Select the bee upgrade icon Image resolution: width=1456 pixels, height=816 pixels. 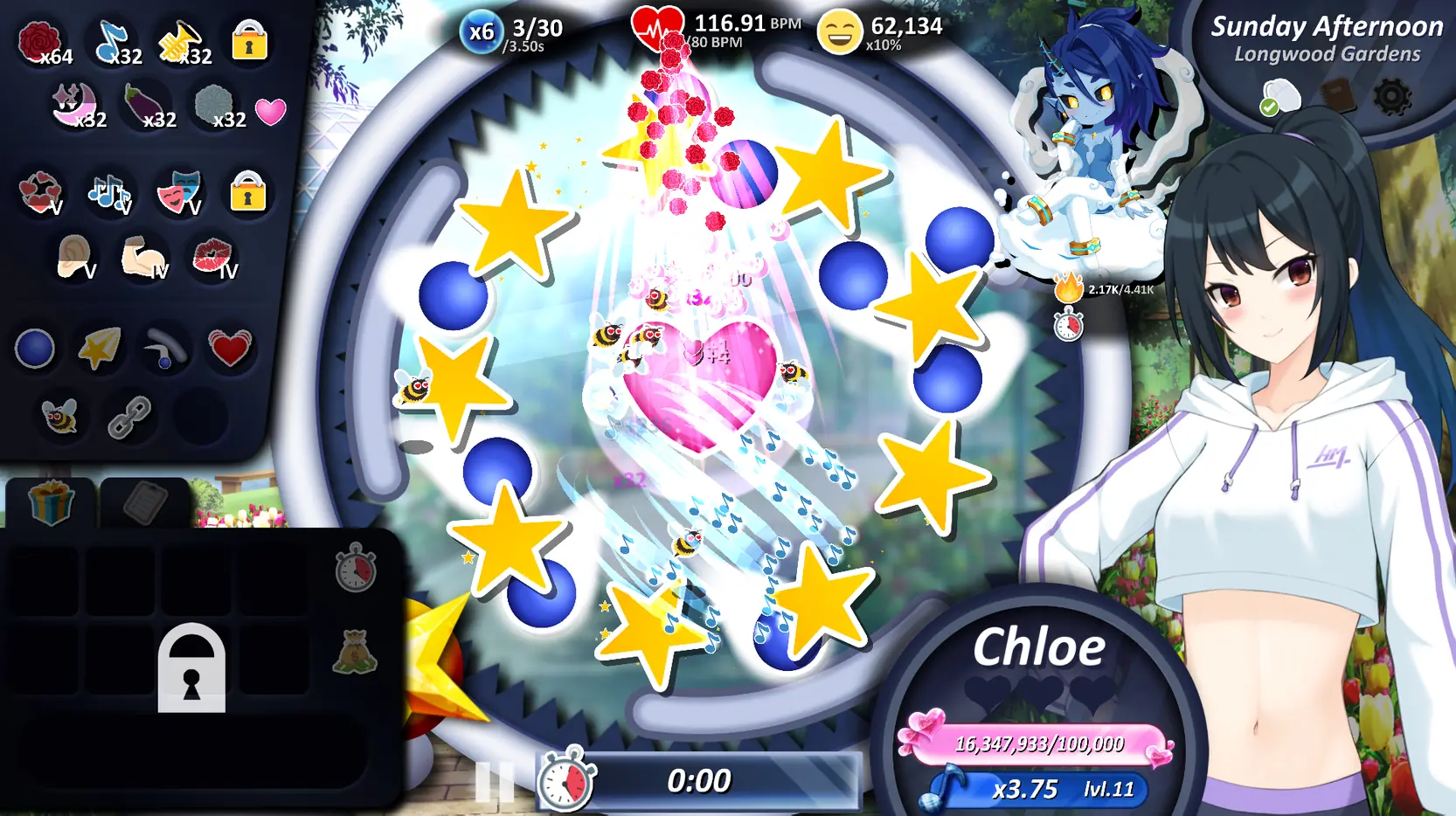coord(60,417)
